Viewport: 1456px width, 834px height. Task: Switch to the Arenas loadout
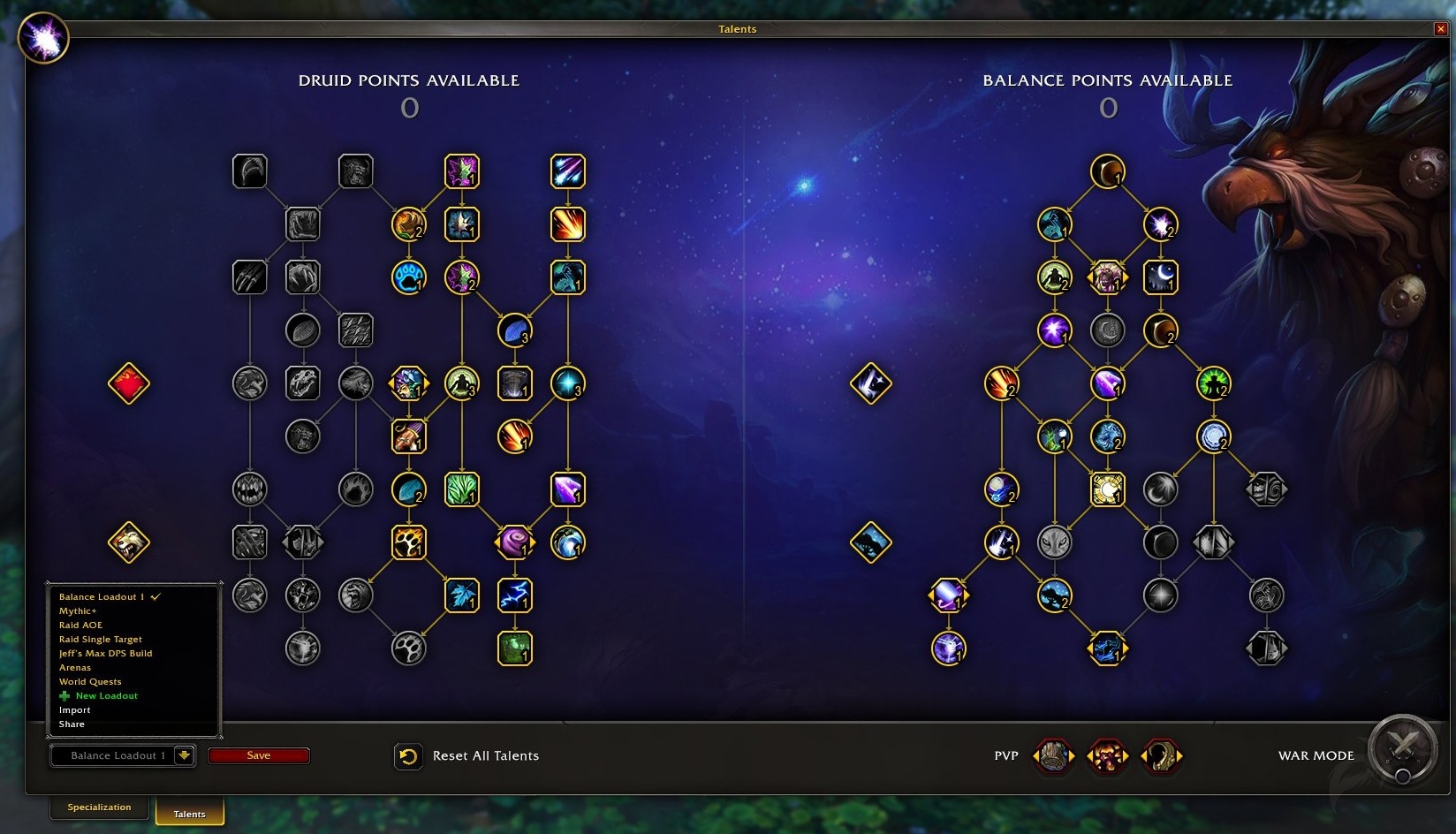tap(75, 668)
